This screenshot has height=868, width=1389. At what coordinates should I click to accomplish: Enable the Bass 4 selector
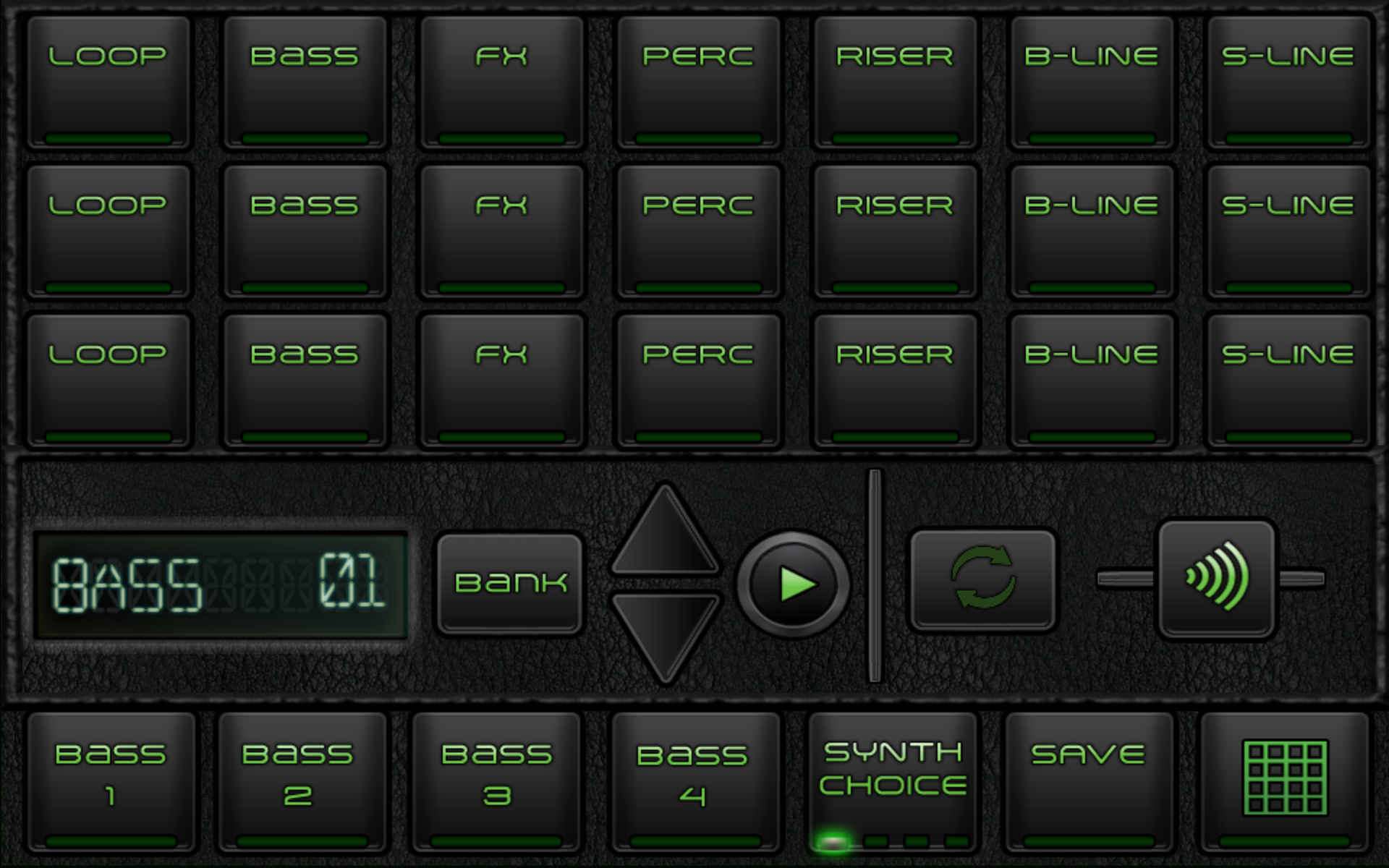[x=697, y=783]
